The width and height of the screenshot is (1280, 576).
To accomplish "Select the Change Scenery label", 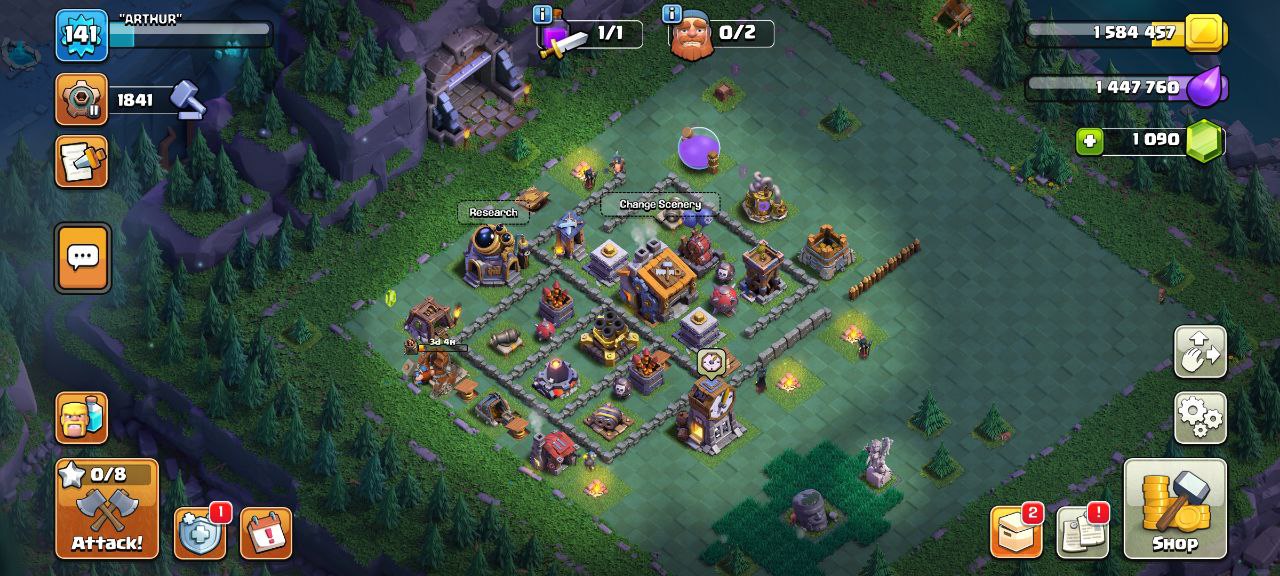I will (x=659, y=204).
